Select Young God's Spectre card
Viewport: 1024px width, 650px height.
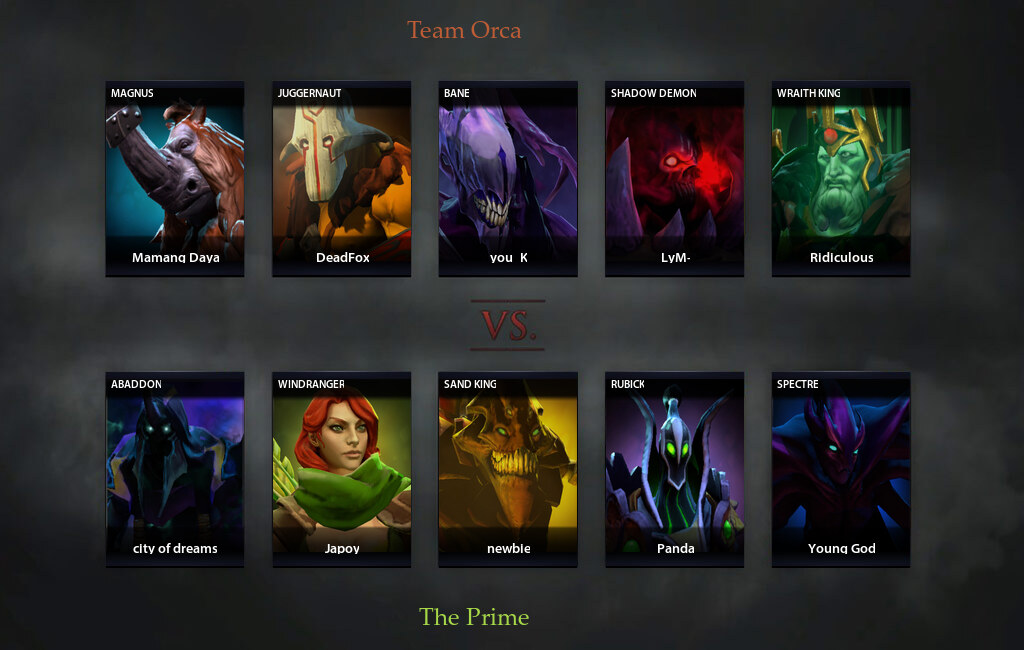click(841, 469)
